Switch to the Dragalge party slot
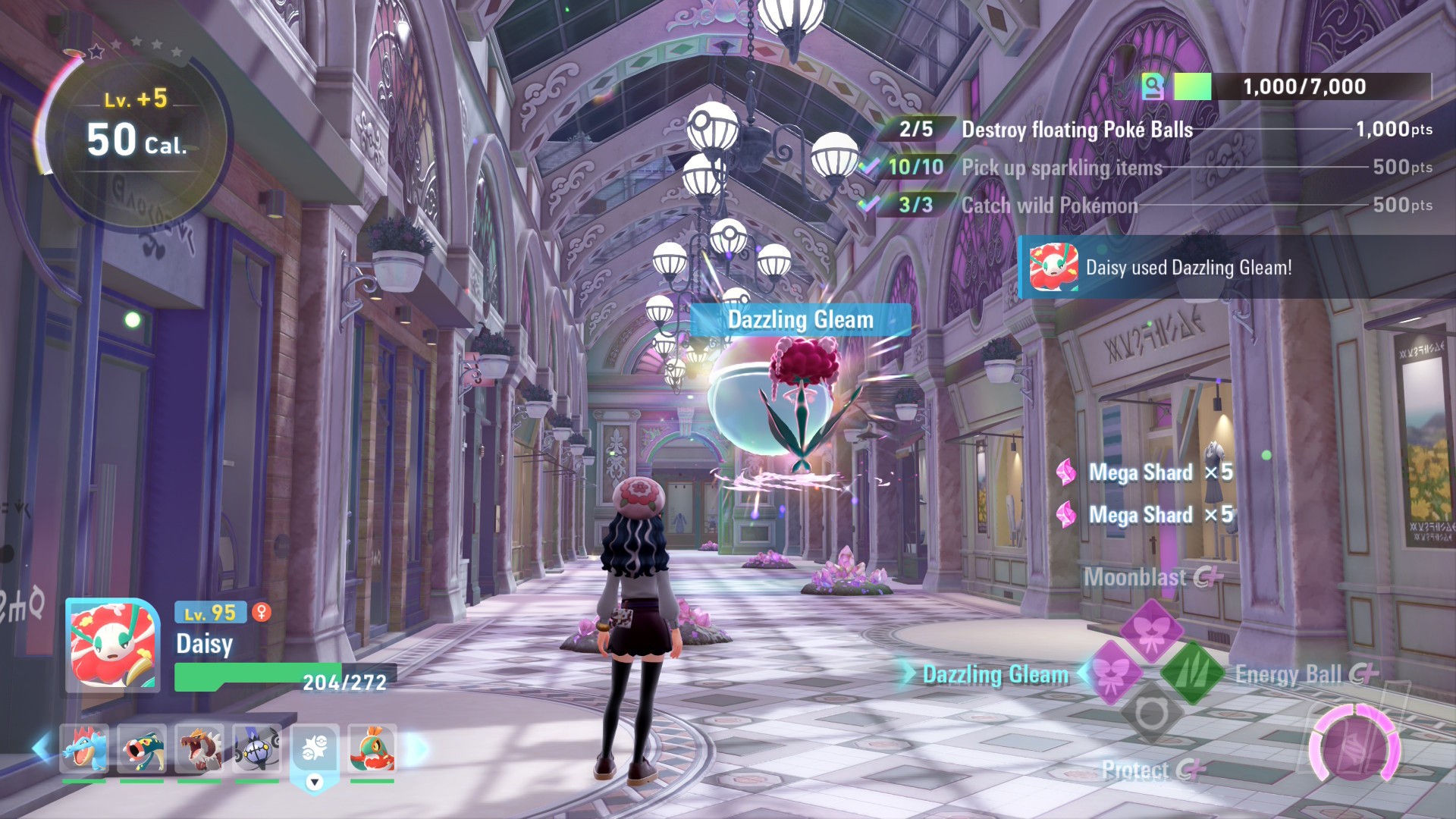The image size is (1456, 819). 142,748
